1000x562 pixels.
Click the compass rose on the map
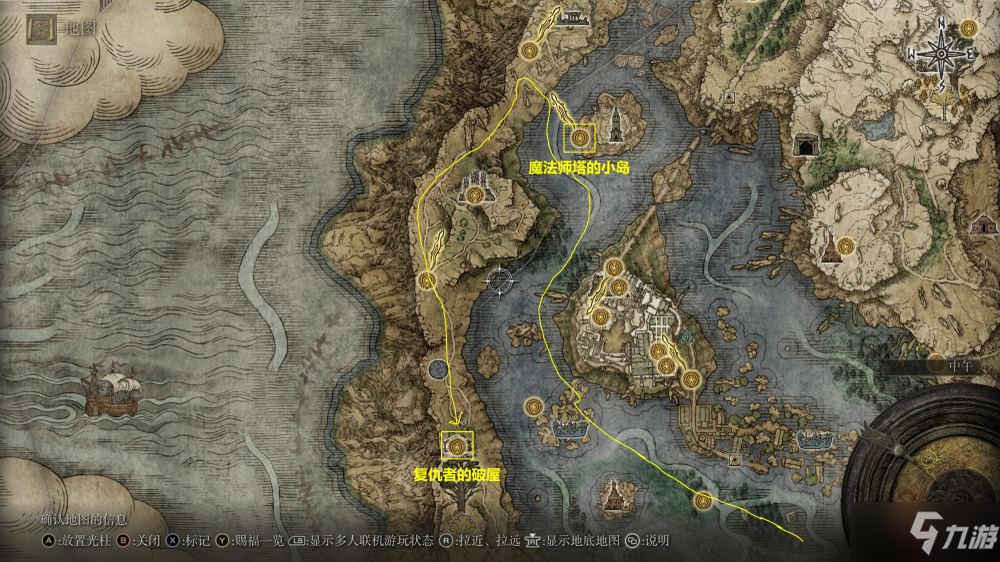(x=939, y=53)
